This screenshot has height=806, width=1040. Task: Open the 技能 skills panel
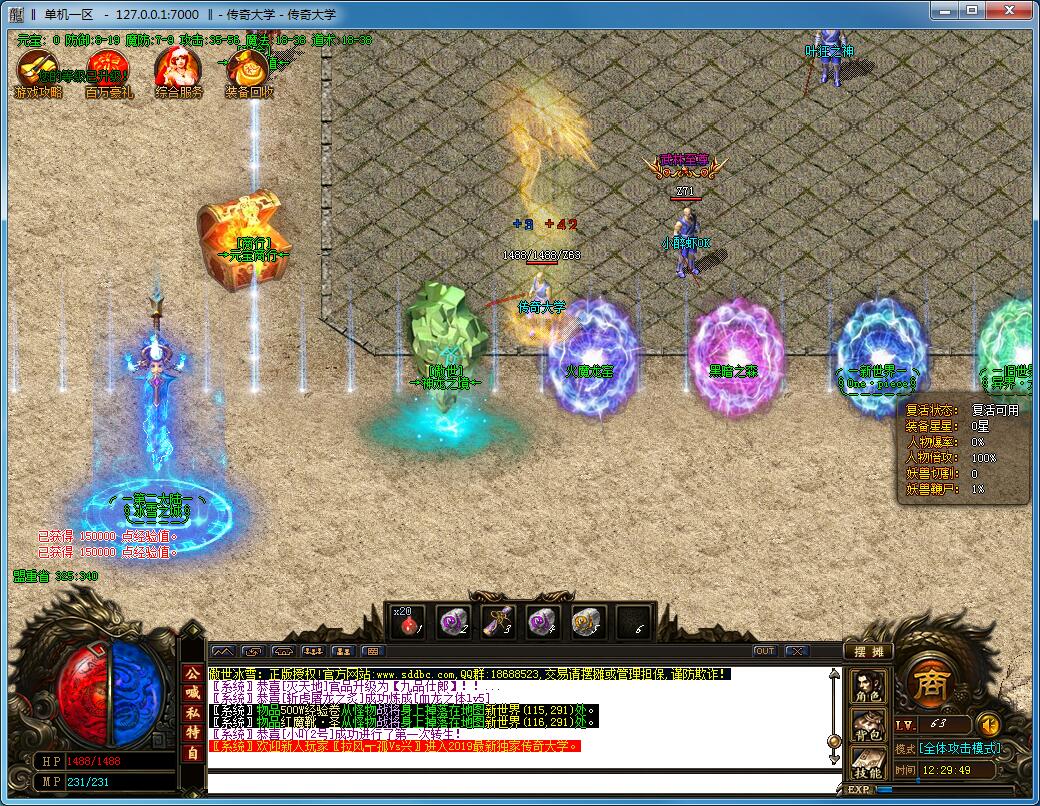click(x=866, y=765)
